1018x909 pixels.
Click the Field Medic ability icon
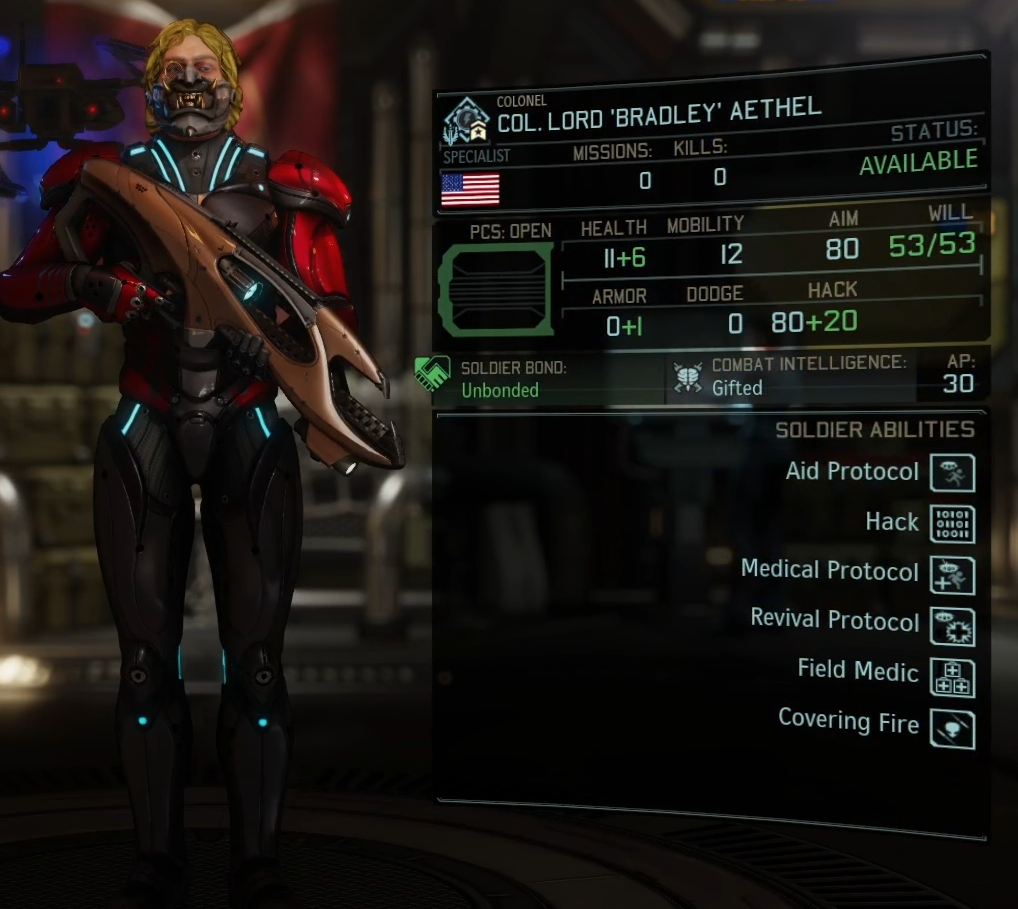(952, 678)
